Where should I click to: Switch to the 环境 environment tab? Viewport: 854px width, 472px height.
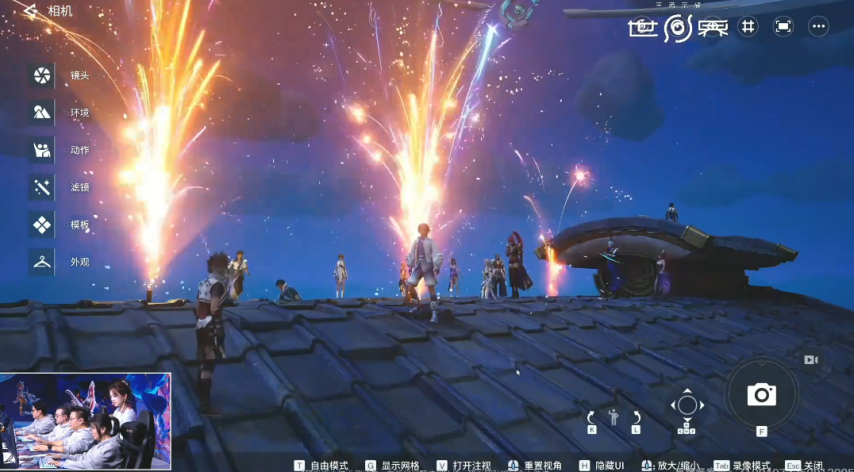pyautogui.click(x=42, y=112)
